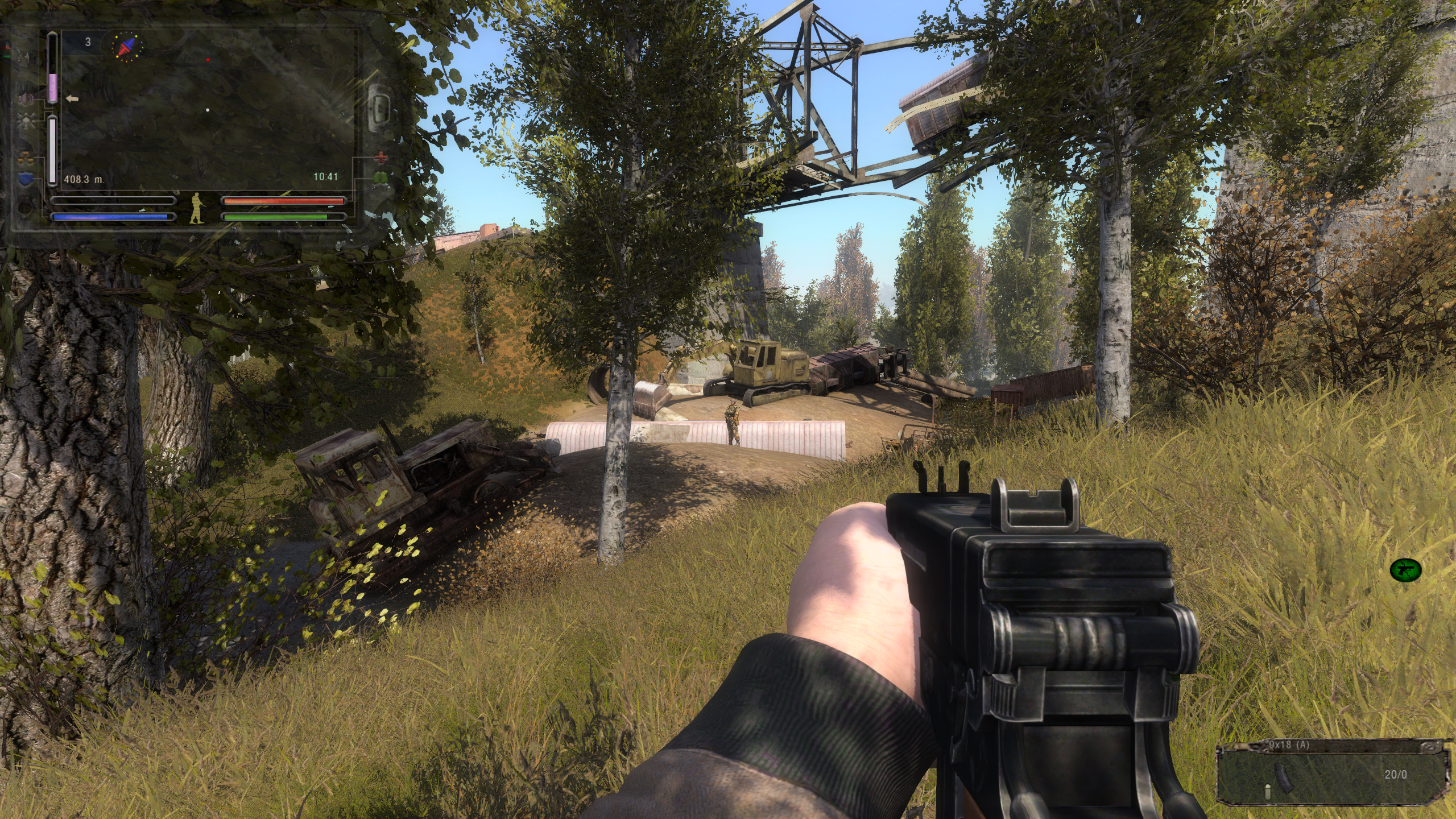The width and height of the screenshot is (1456, 819).
Task: Click the "10:41" time display
Action: coord(320,178)
